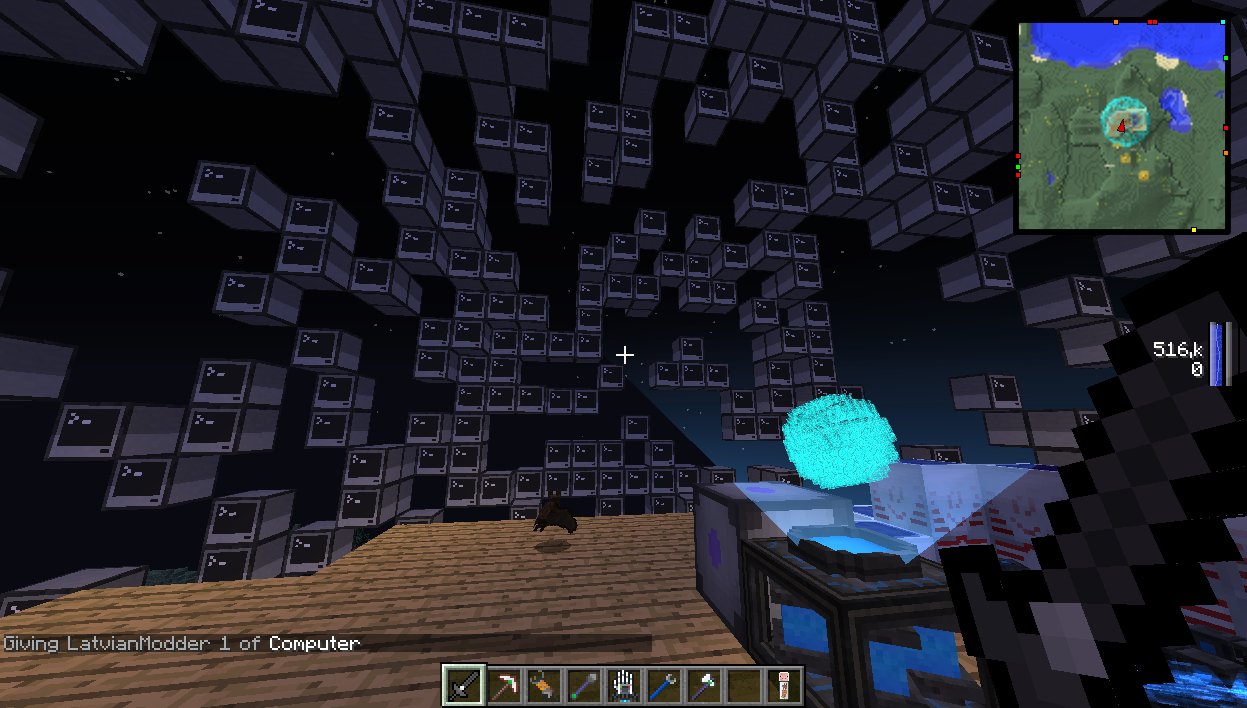Click the minimap in the corner
This screenshot has width=1247, height=708.
[x=1121, y=126]
